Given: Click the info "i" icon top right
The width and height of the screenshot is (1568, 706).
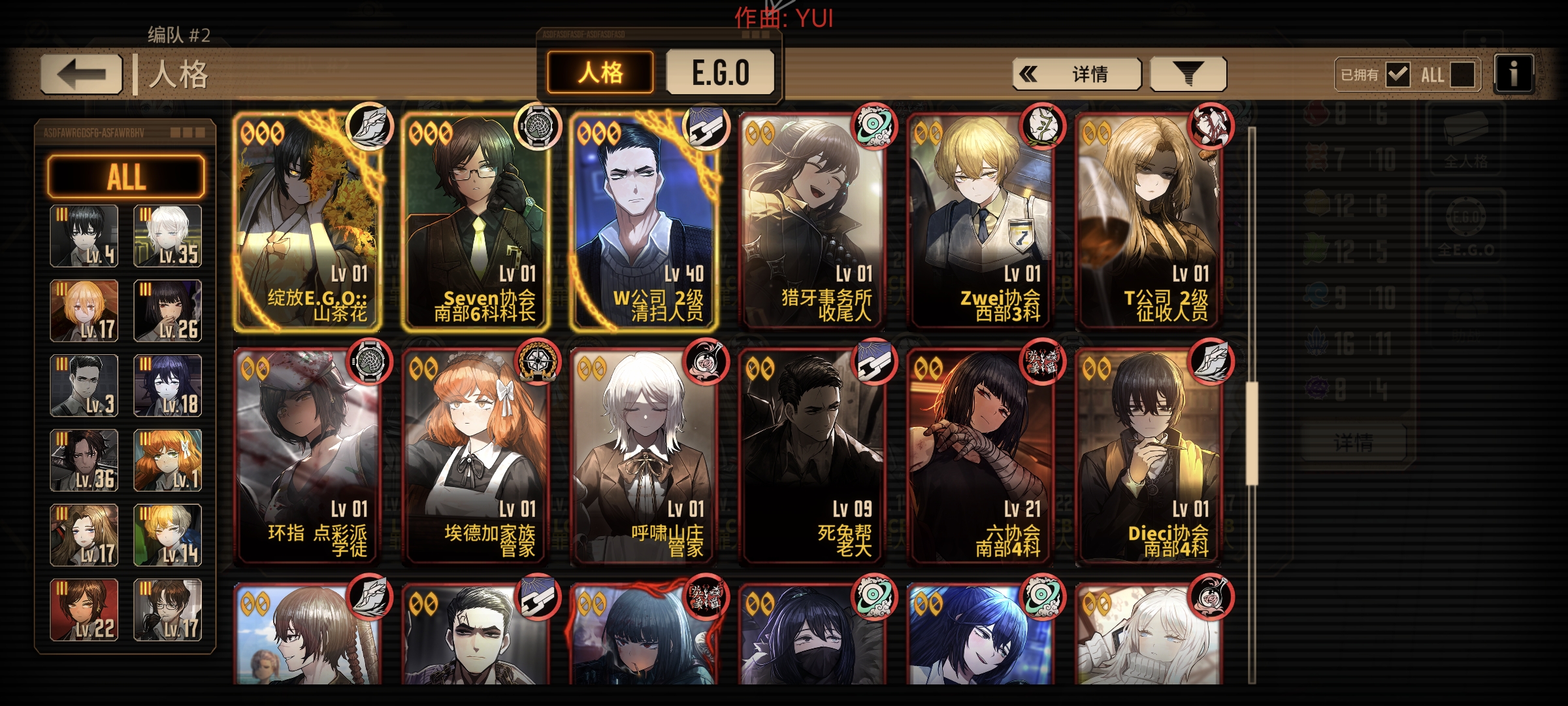Looking at the screenshot, I should 1514,74.
